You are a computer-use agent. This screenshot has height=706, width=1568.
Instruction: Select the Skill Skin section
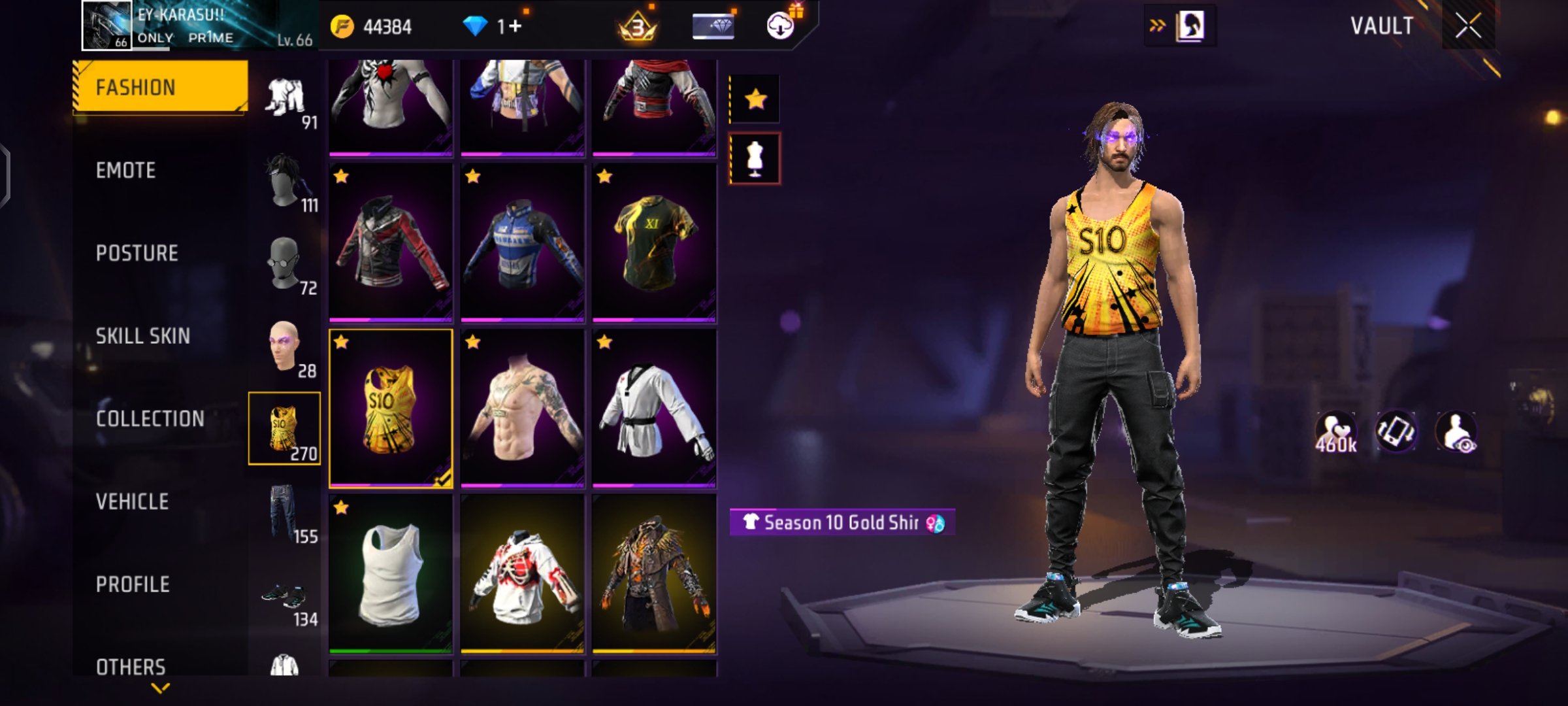[142, 336]
